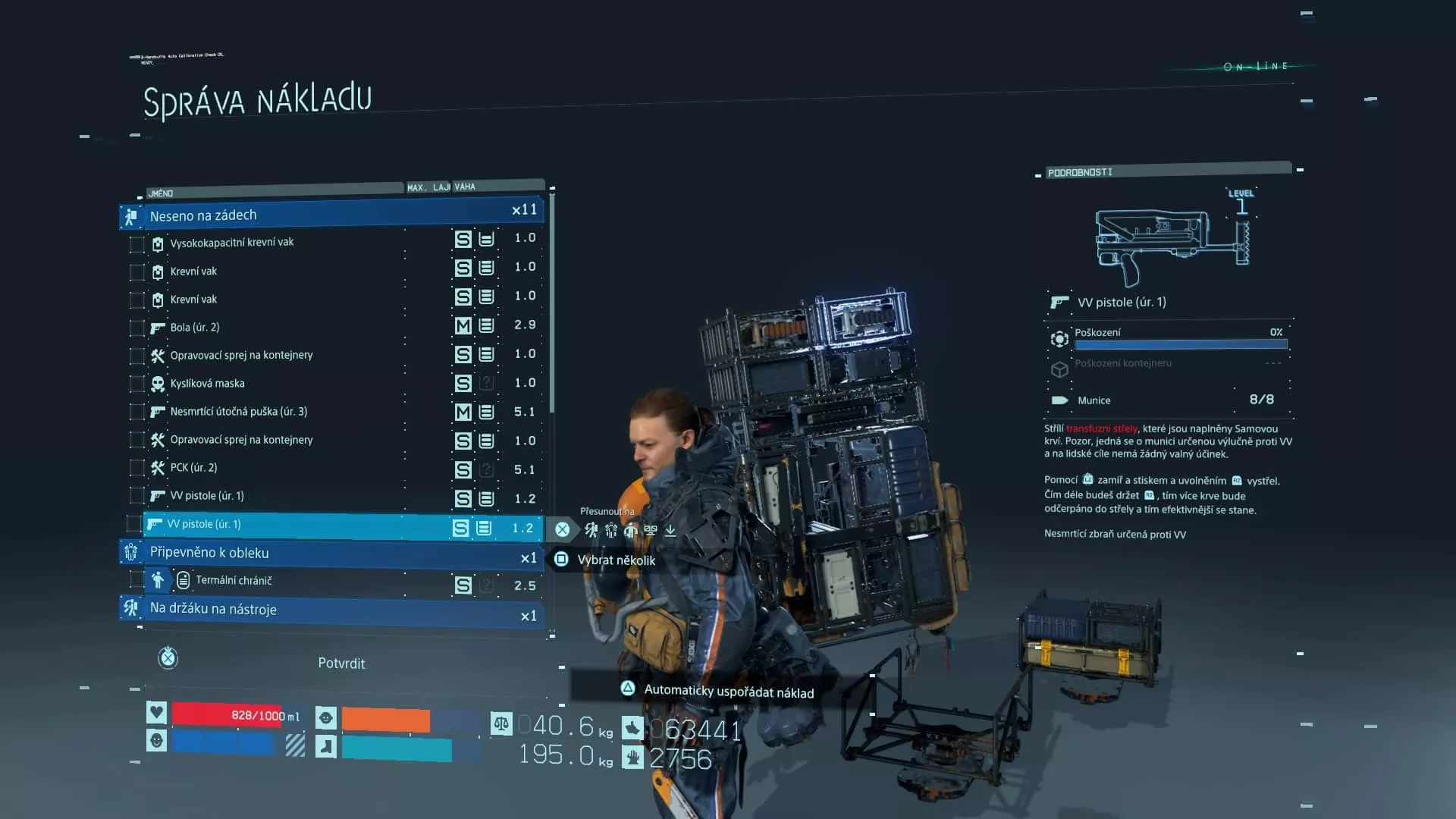The width and height of the screenshot is (1456, 819).
Task: Select the attach-to-suit icon in Přesunout na row
Action: click(x=611, y=530)
